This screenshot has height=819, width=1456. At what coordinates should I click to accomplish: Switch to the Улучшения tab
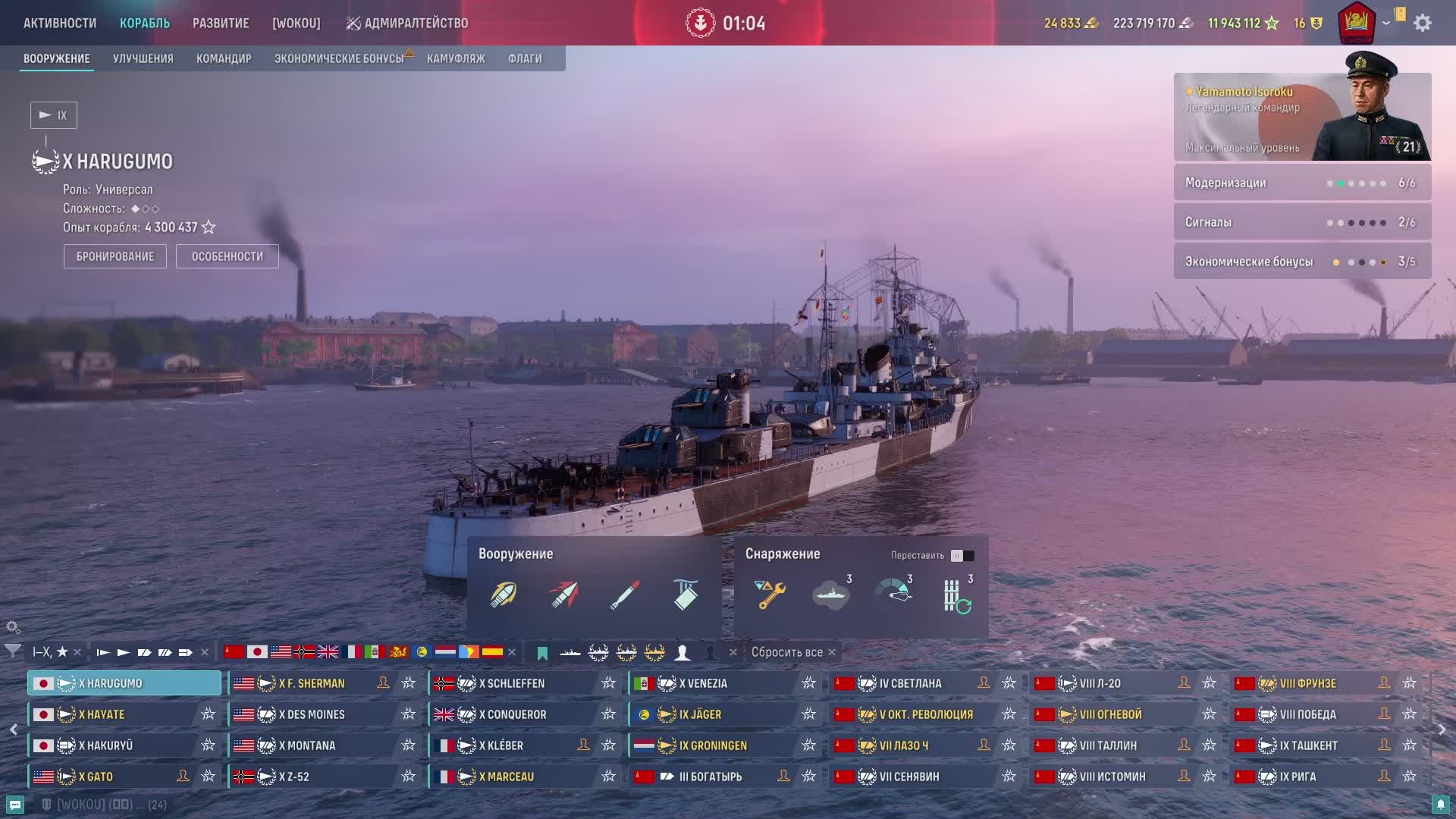point(143,58)
